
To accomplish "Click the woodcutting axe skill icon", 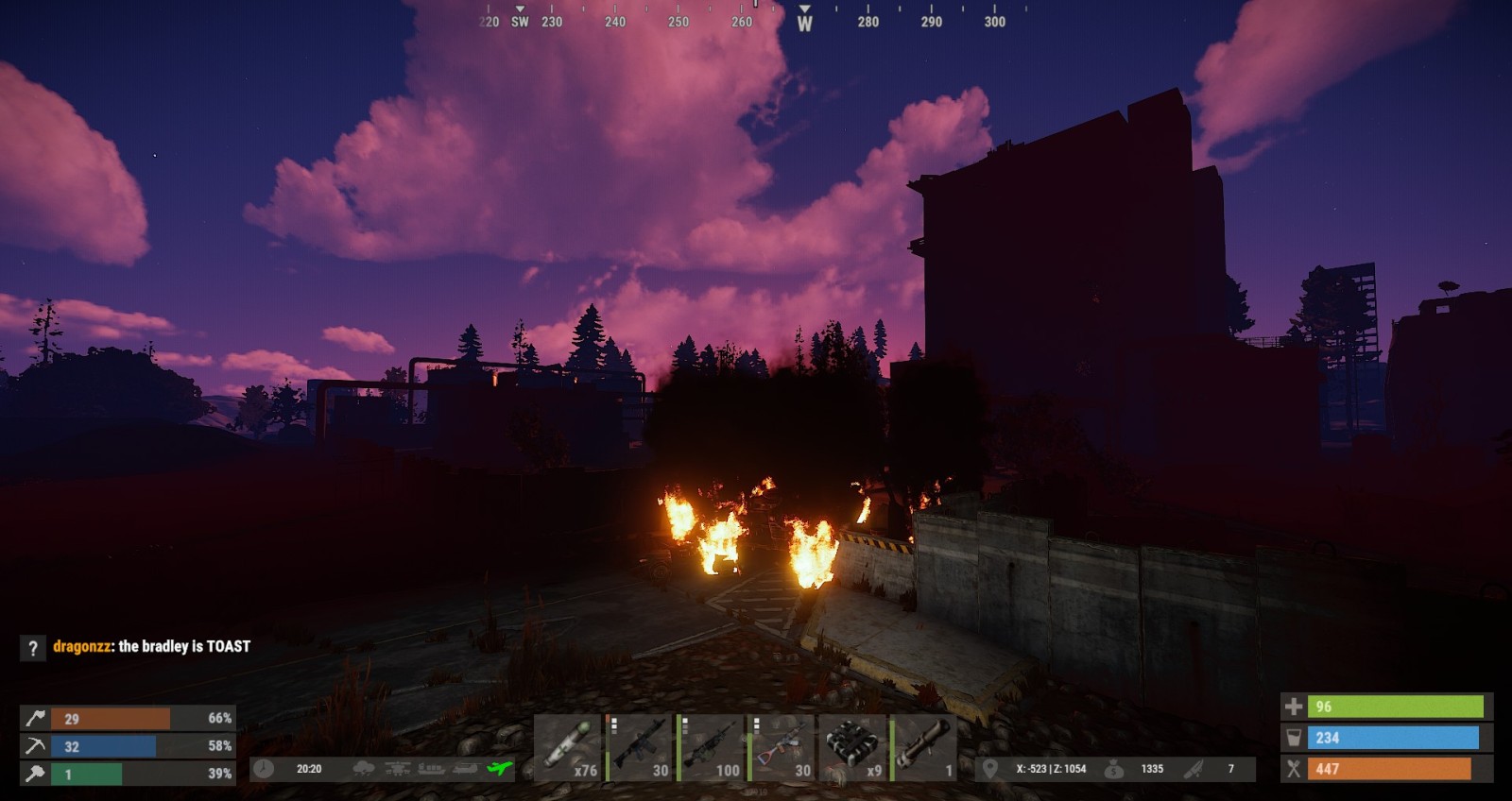I will [x=35, y=719].
